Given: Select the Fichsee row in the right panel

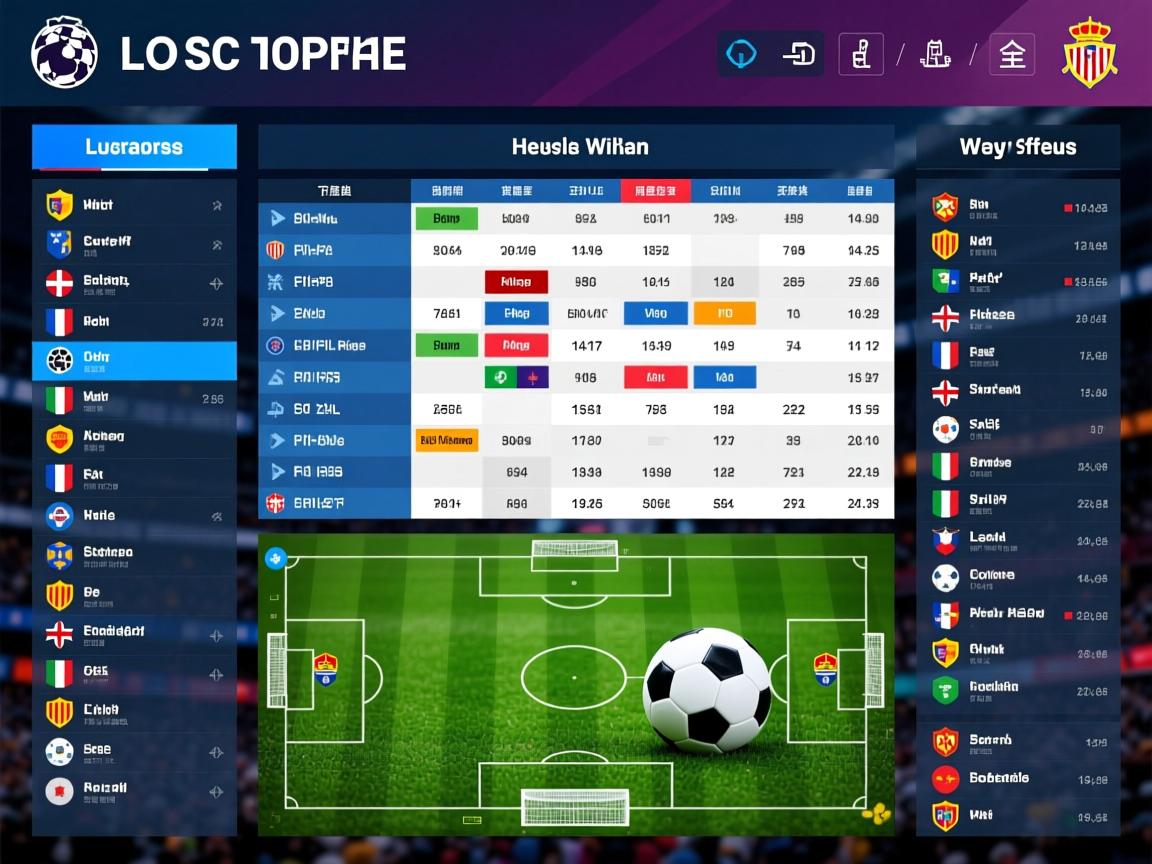Looking at the screenshot, I should click(1018, 317).
